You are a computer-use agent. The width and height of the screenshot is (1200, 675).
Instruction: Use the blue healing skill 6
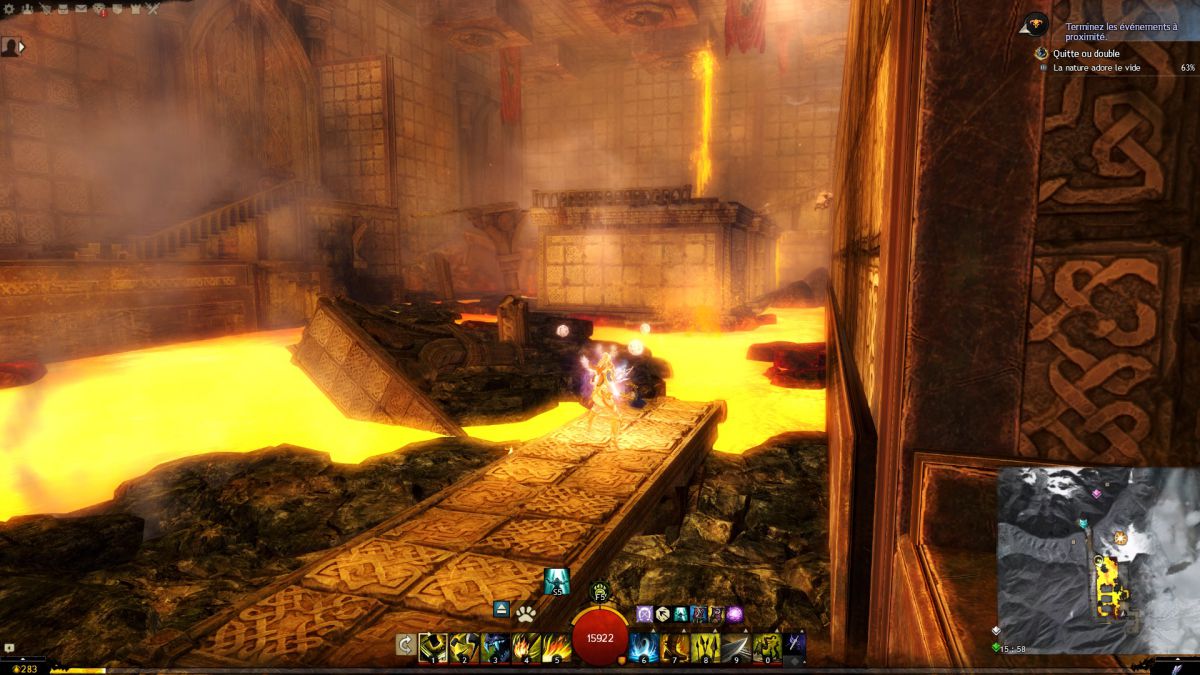tap(644, 647)
